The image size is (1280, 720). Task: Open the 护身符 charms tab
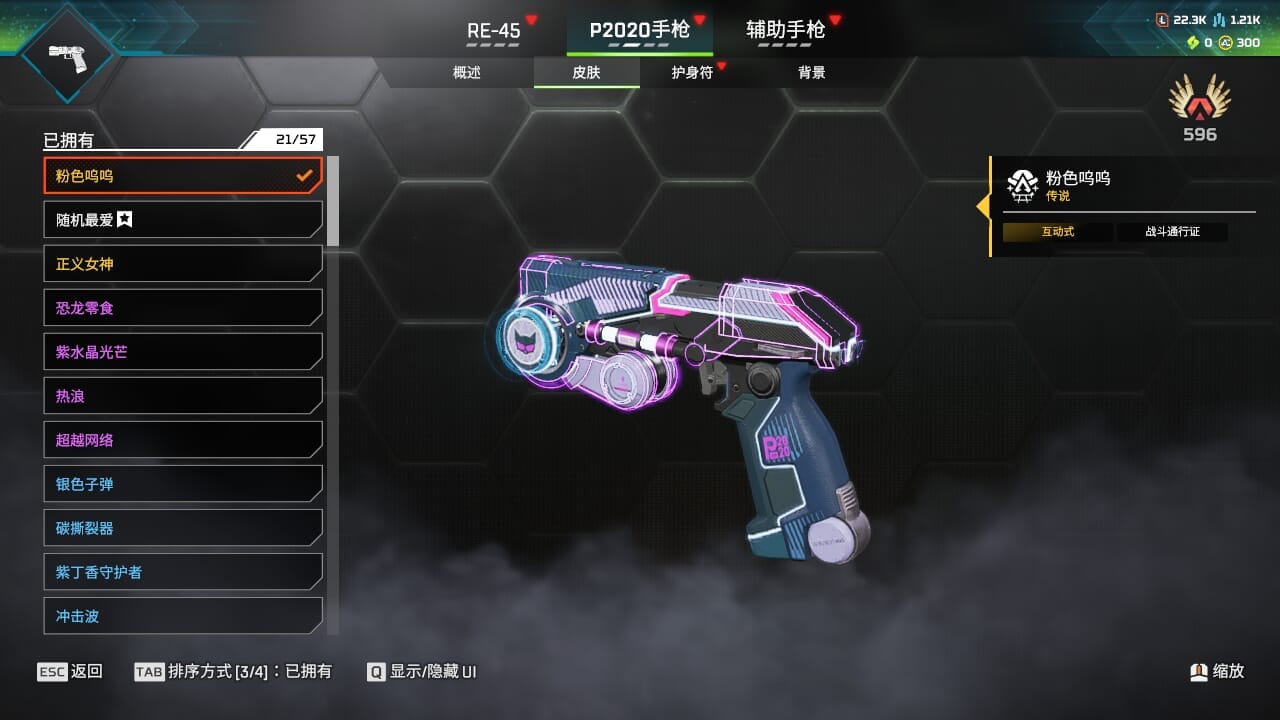click(x=692, y=72)
